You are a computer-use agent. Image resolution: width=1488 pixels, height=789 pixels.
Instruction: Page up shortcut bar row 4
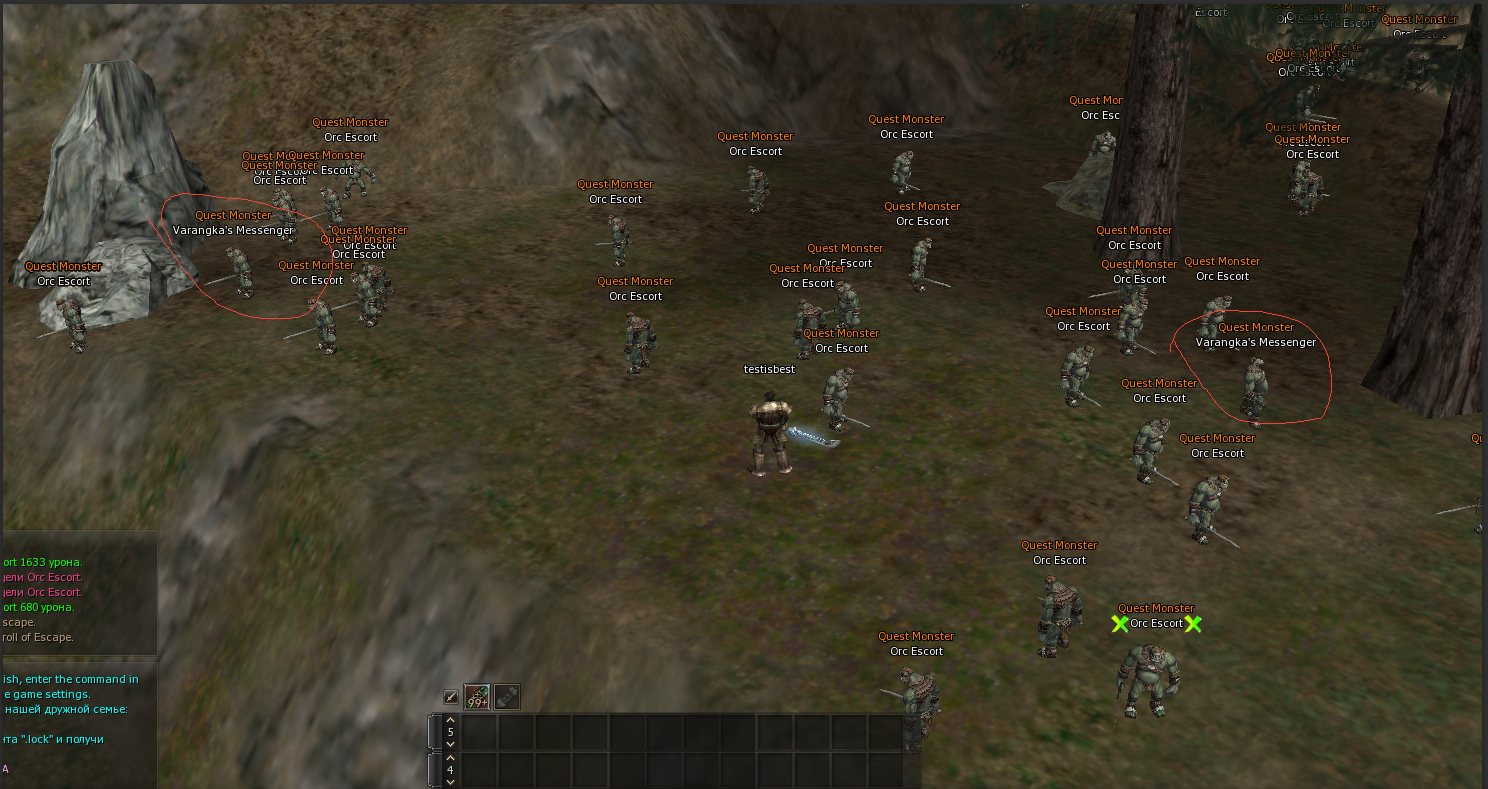[x=449, y=757]
